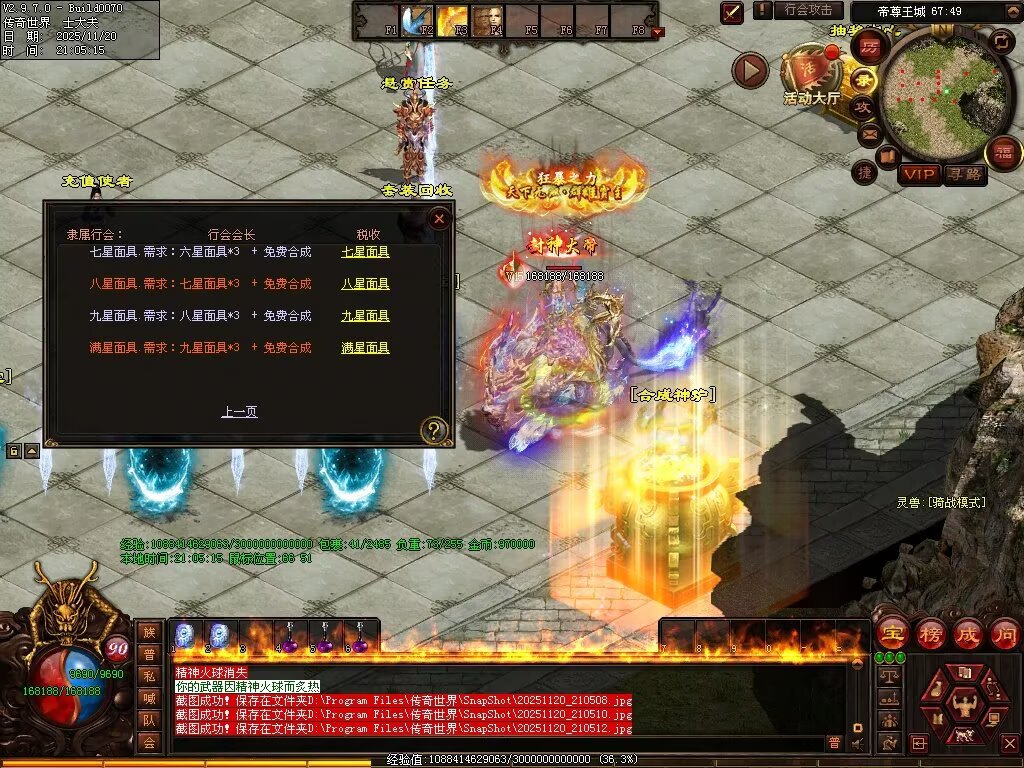Screen dimensions: 1024x768
Task: Pick the 九星面具 synthesis link
Action: pyautogui.click(x=365, y=316)
